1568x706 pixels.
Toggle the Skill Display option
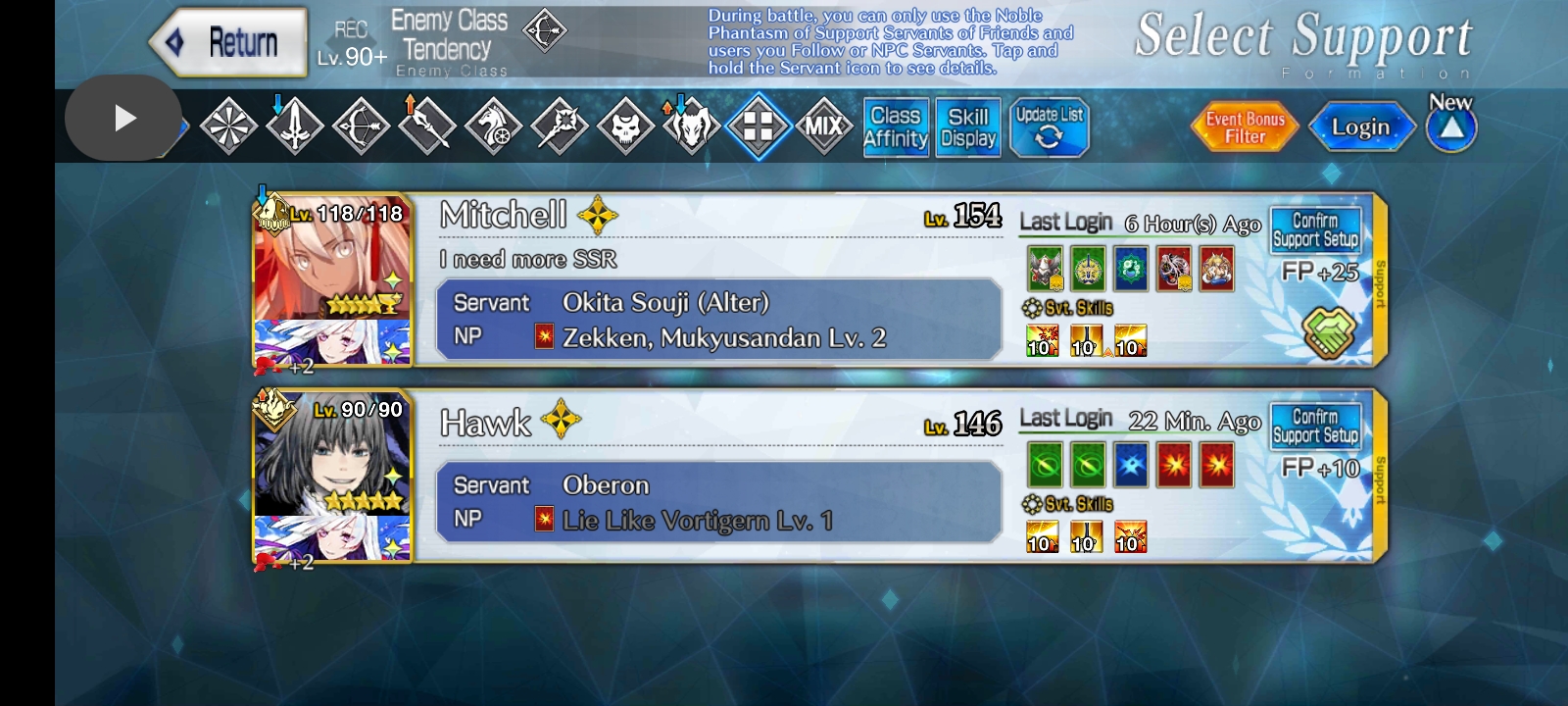click(966, 127)
